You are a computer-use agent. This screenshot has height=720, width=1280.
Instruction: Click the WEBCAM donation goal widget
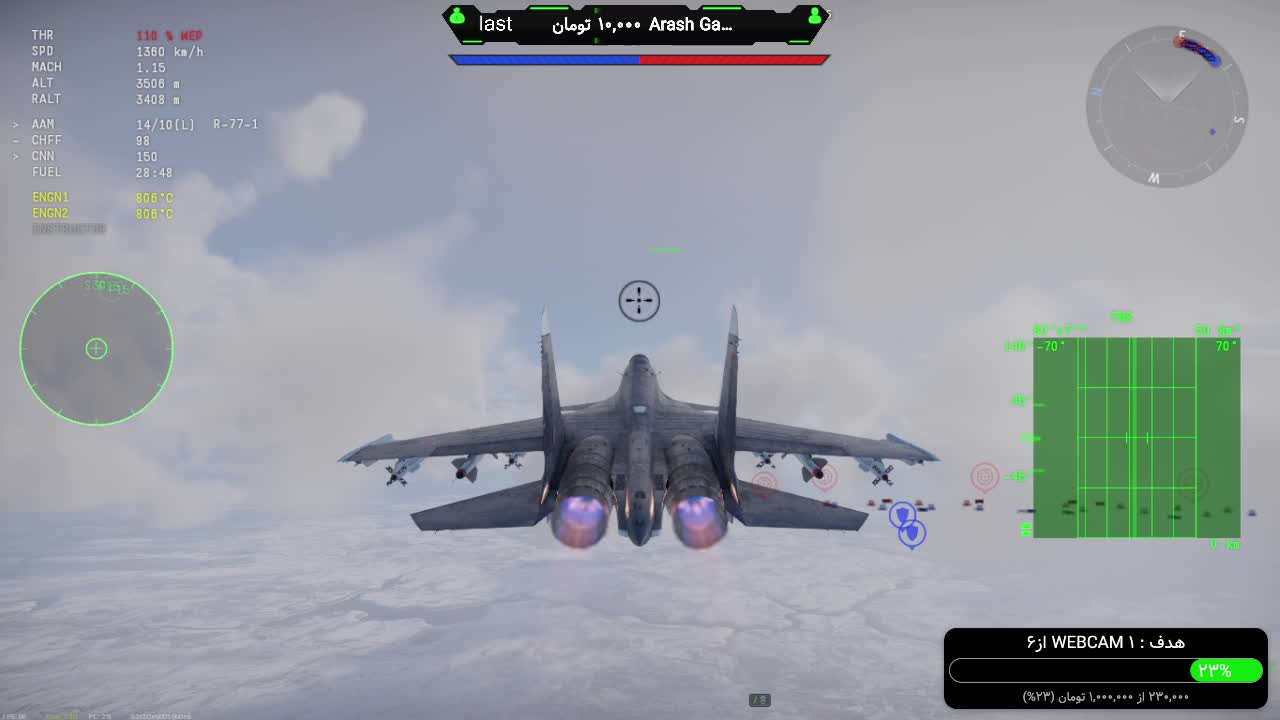[x=1105, y=668]
